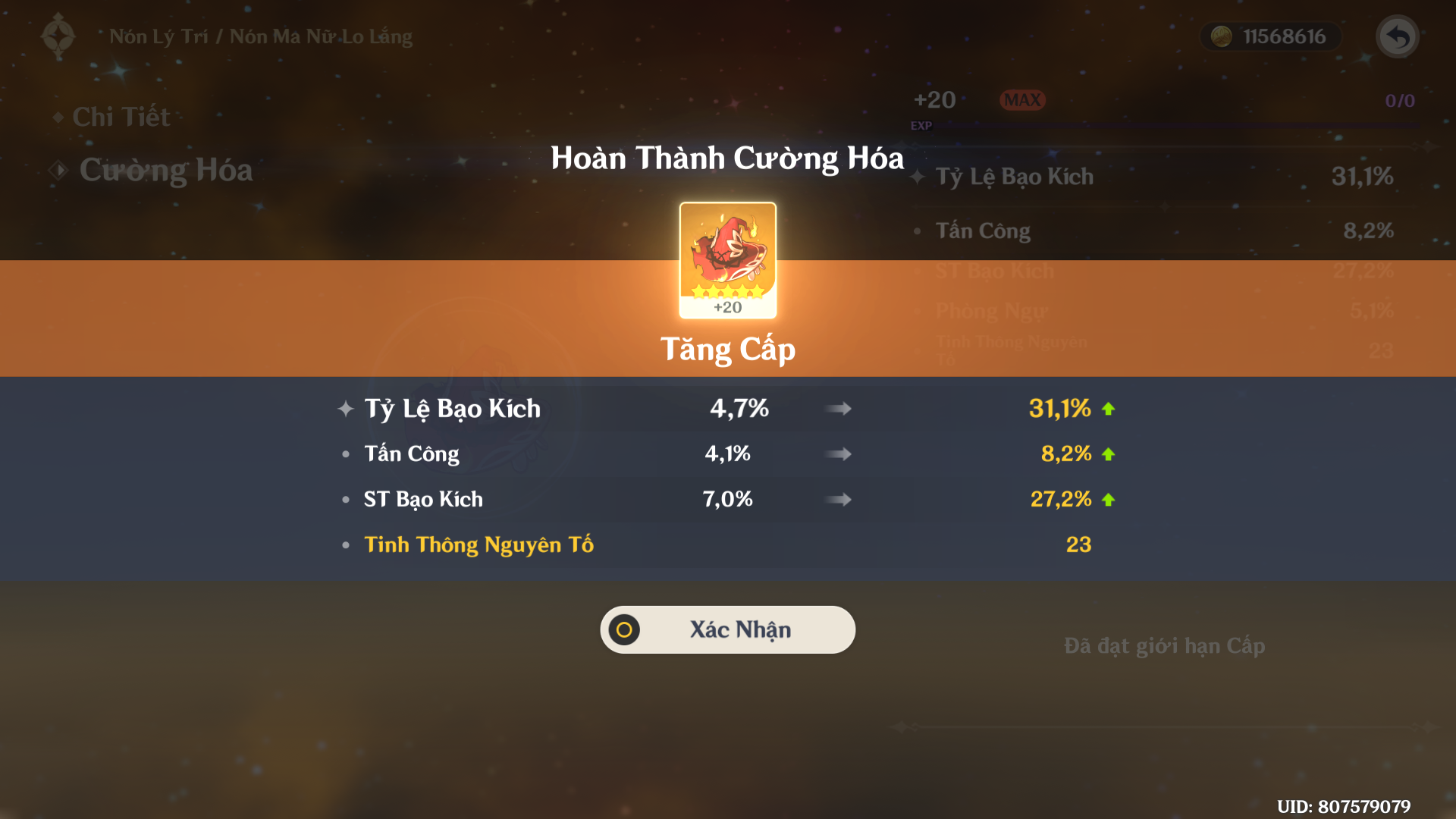This screenshot has height=819, width=1456.
Task: Click the back arrow button
Action: 1397,36
